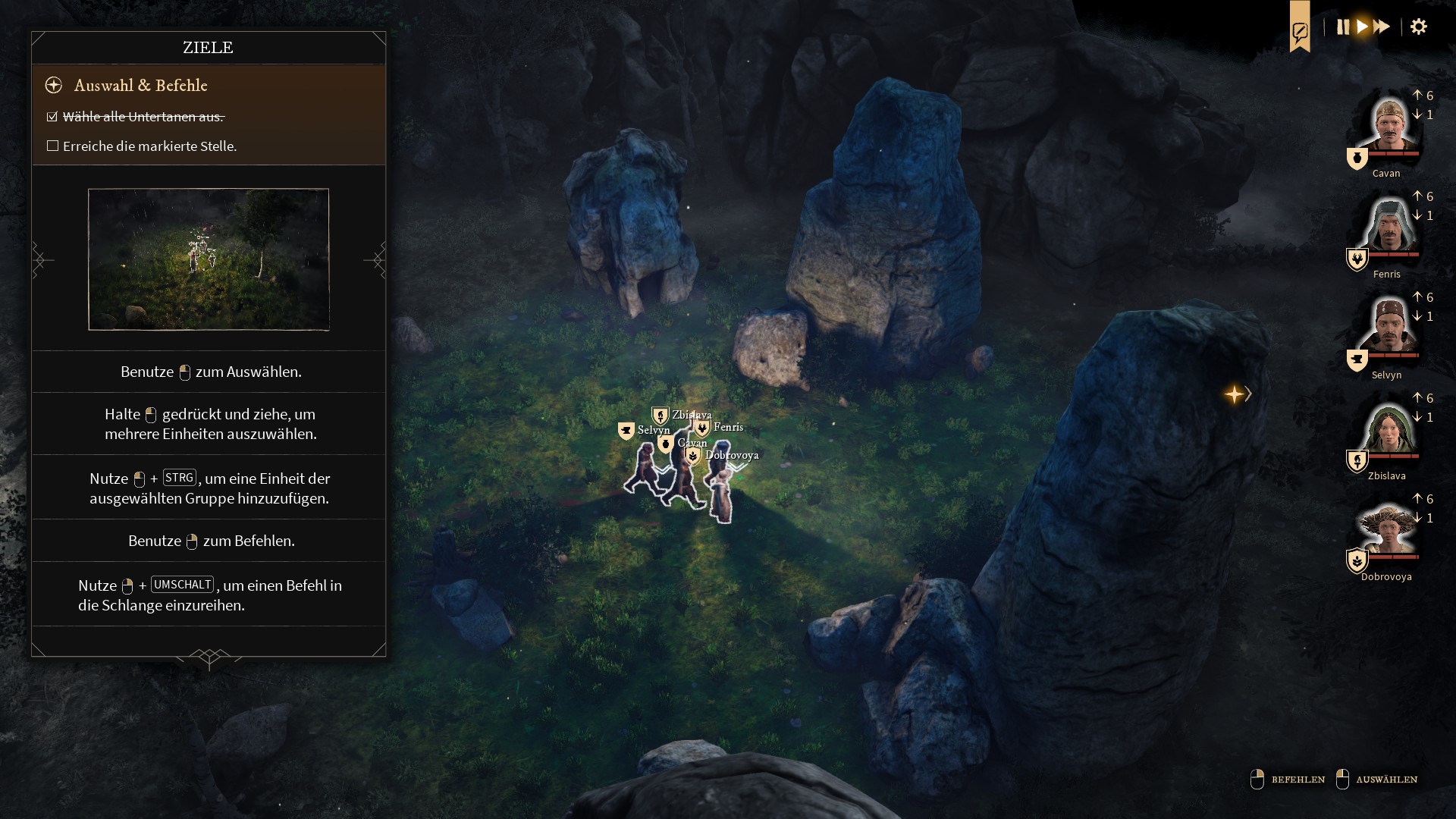
Task: Pause the game speed
Action: point(1343,27)
